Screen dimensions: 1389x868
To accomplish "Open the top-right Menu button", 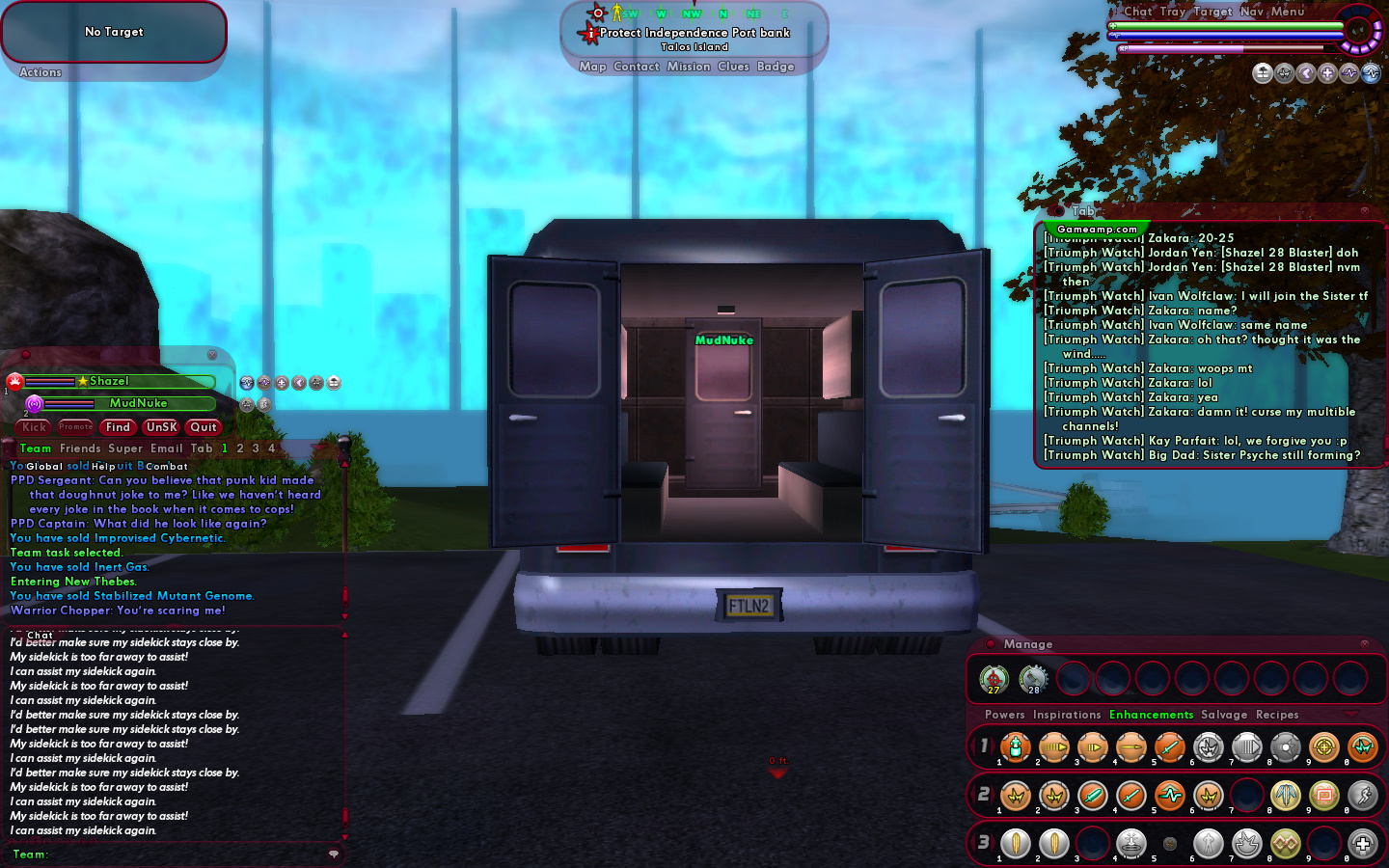I will coord(1288,12).
